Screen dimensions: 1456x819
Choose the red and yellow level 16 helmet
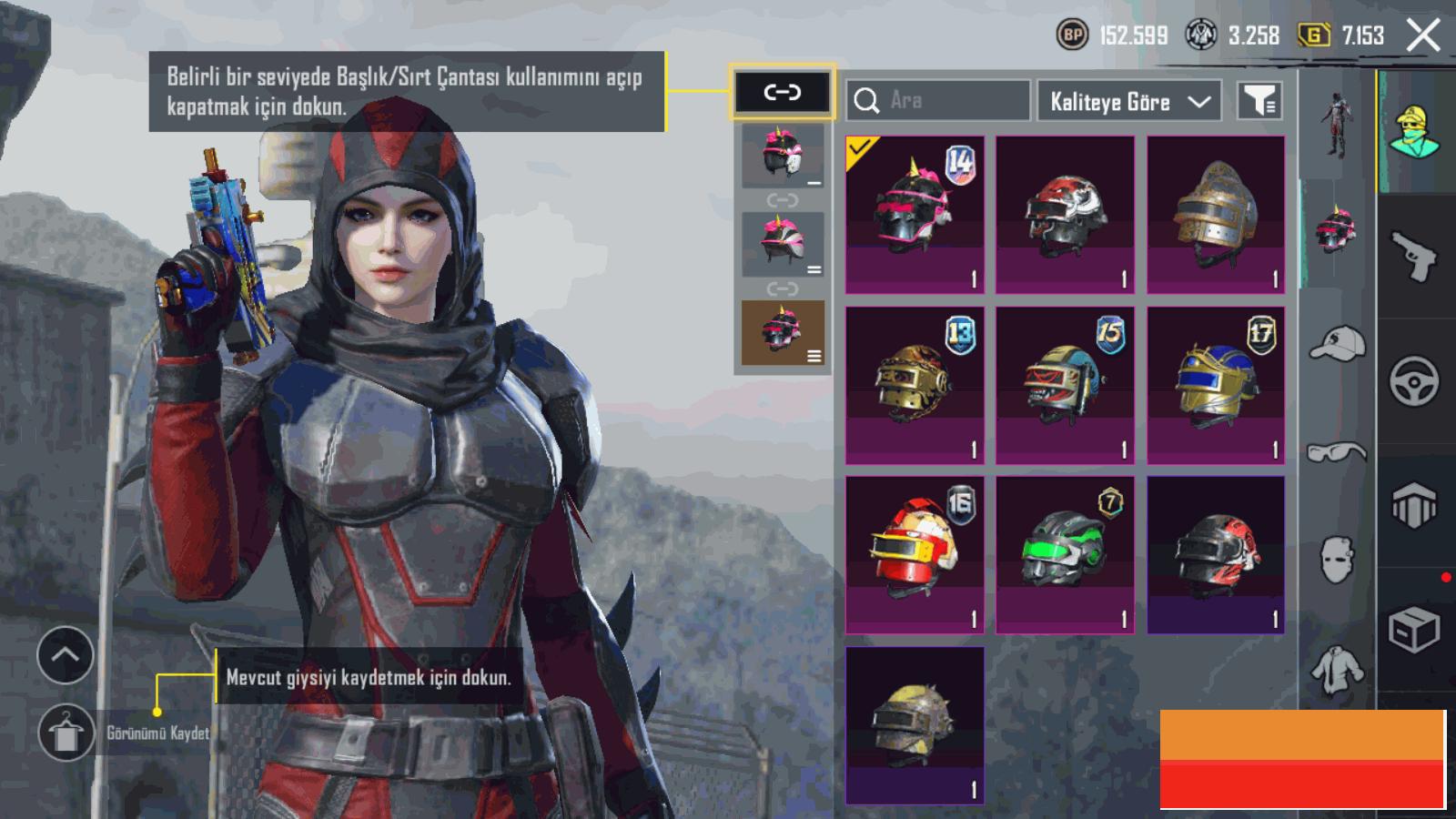point(915,554)
